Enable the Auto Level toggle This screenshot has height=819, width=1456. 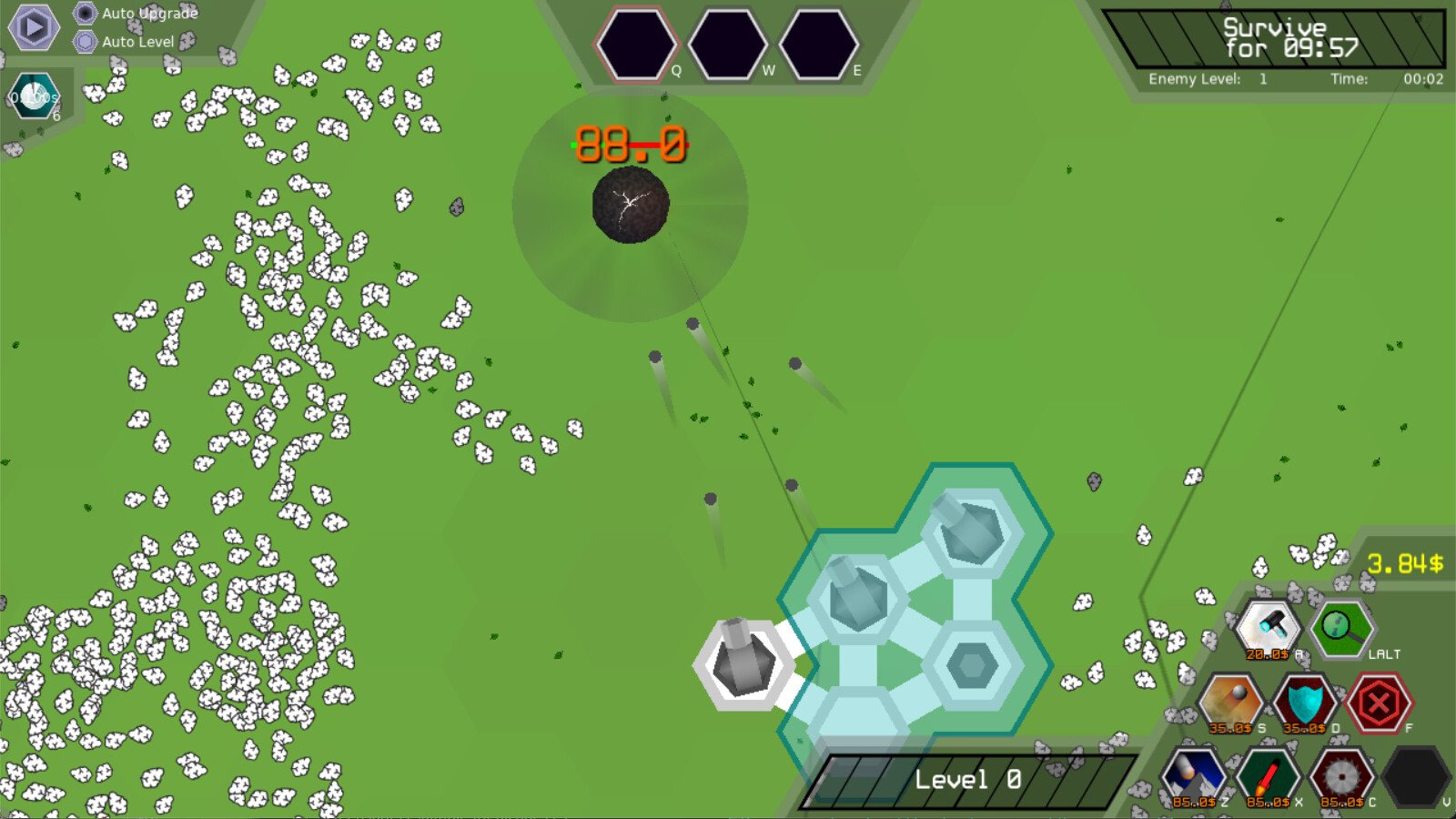click(x=85, y=42)
